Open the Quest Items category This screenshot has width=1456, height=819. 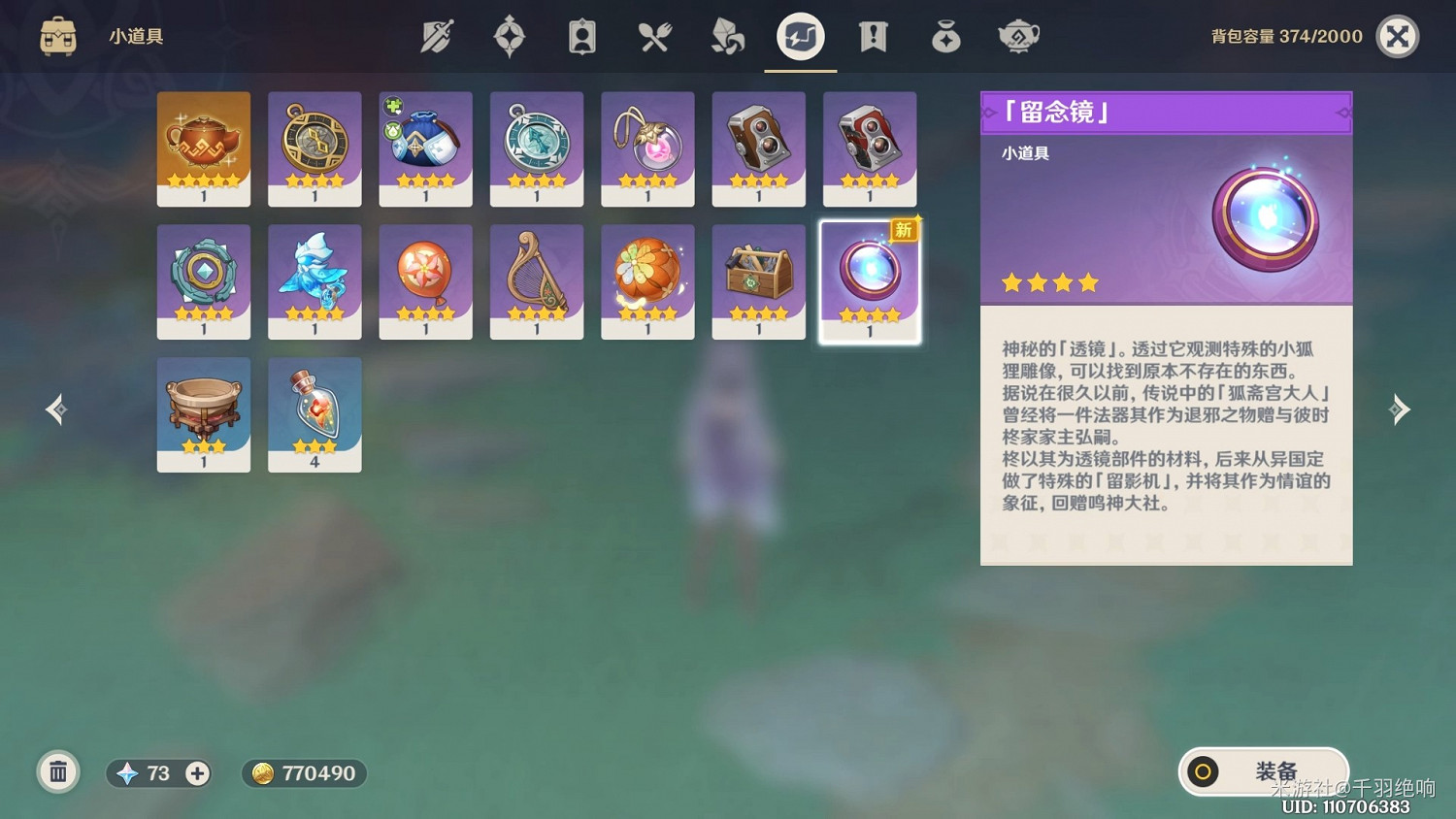point(873,36)
